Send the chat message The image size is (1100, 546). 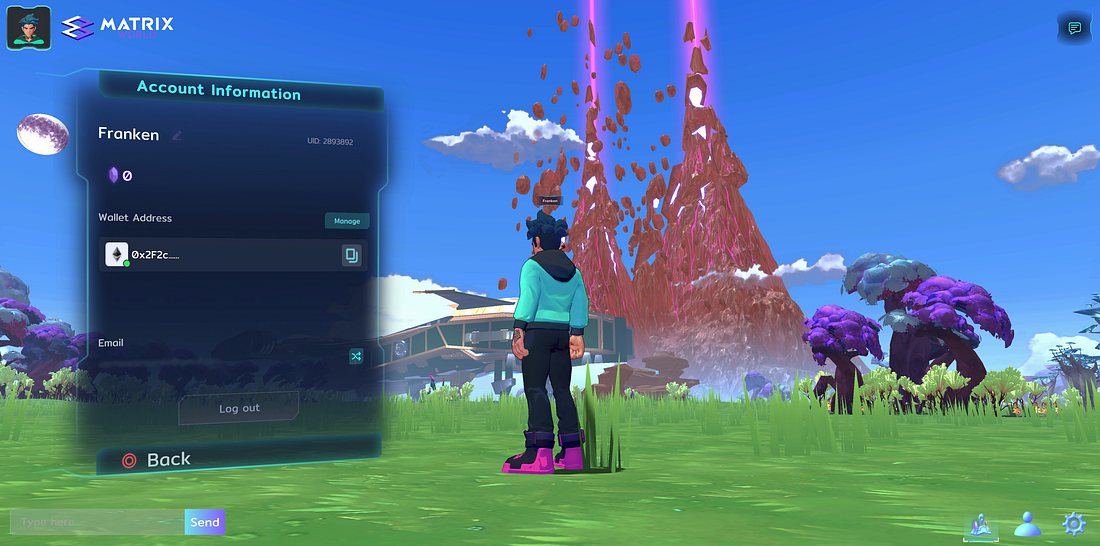click(x=205, y=522)
